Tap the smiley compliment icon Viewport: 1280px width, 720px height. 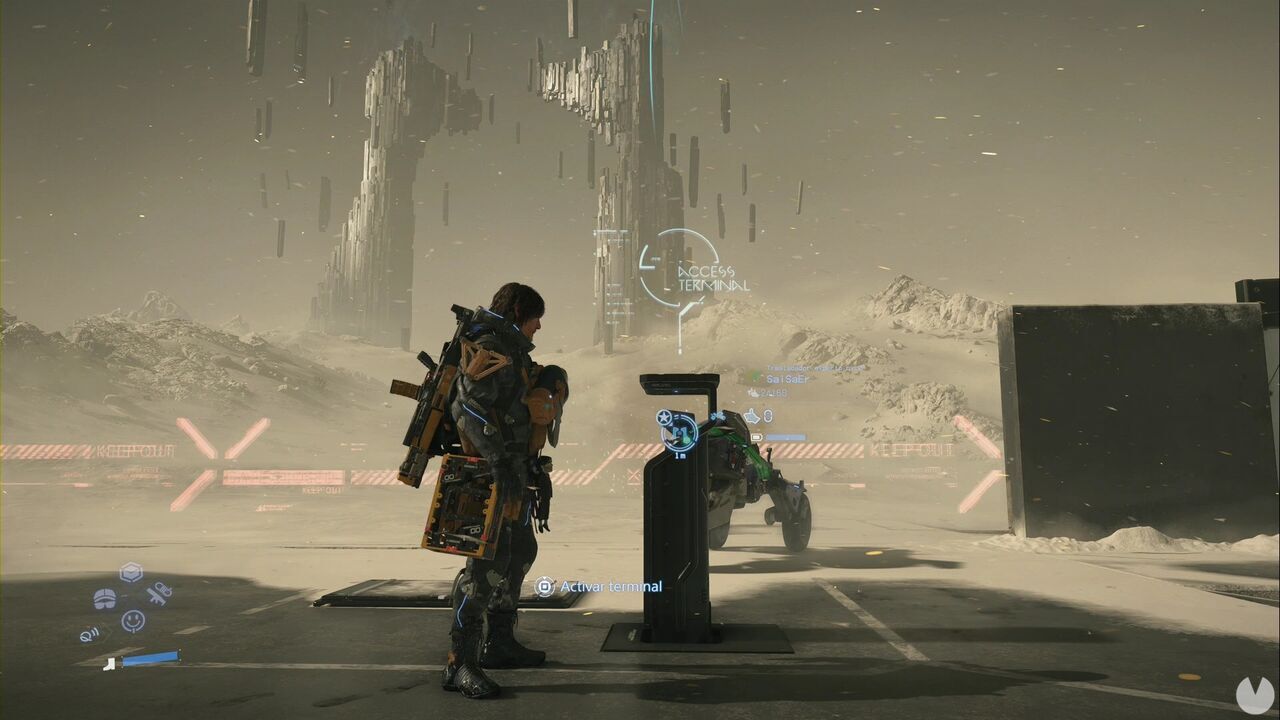tap(133, 621)
